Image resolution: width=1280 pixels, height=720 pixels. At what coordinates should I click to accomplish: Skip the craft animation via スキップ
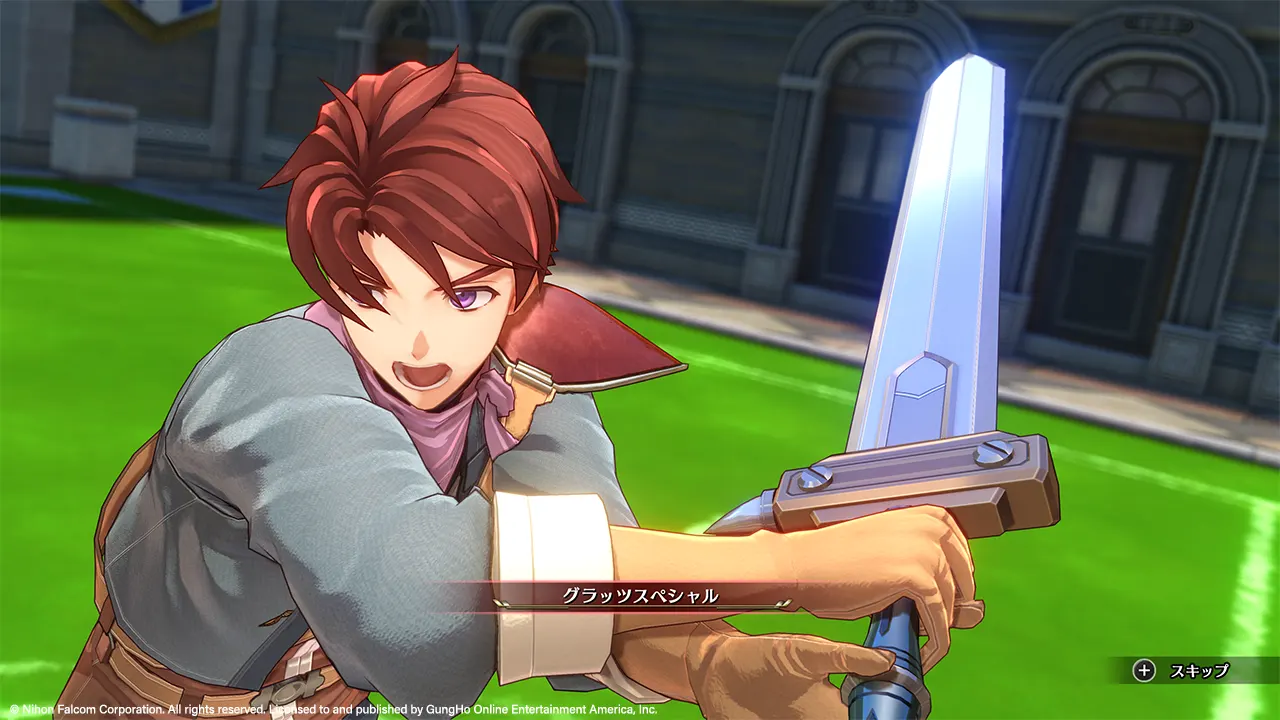1186,671
